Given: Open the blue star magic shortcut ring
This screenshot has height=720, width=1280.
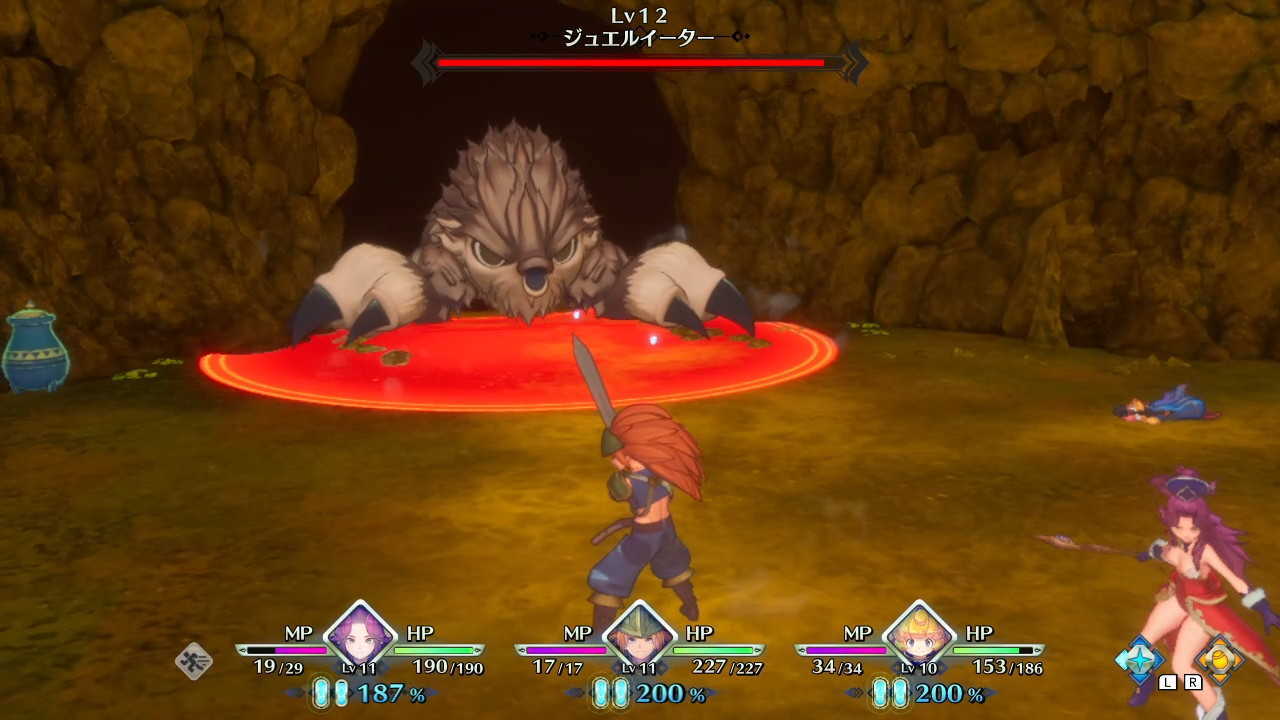Looking at the screenshot, I should click(x=1141, y=658).
